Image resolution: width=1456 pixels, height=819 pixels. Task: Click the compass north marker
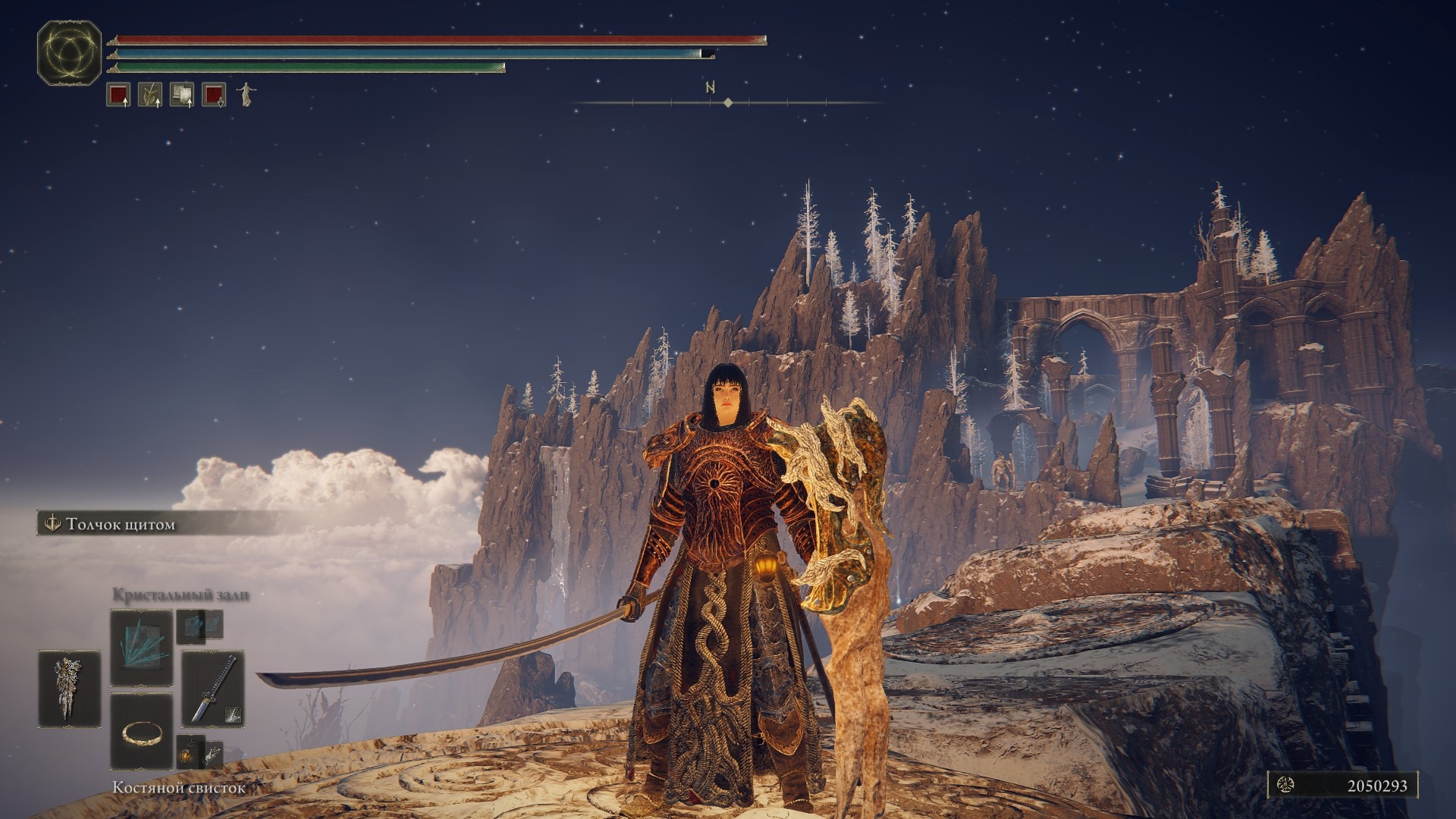711,88
